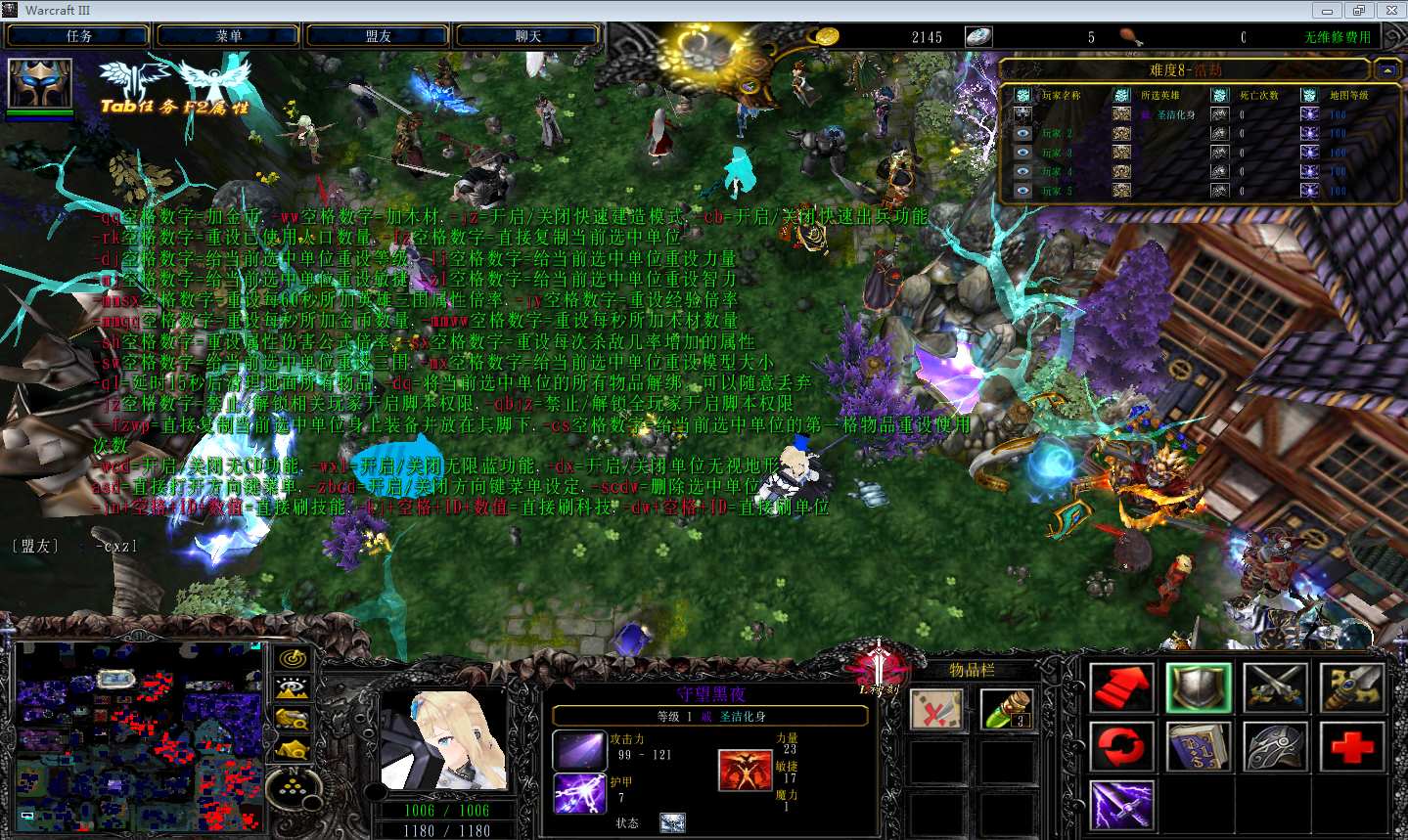Use the treasure map item in inventory
Viewport: 1408px width, 840px height.
[x=935, y=710]
